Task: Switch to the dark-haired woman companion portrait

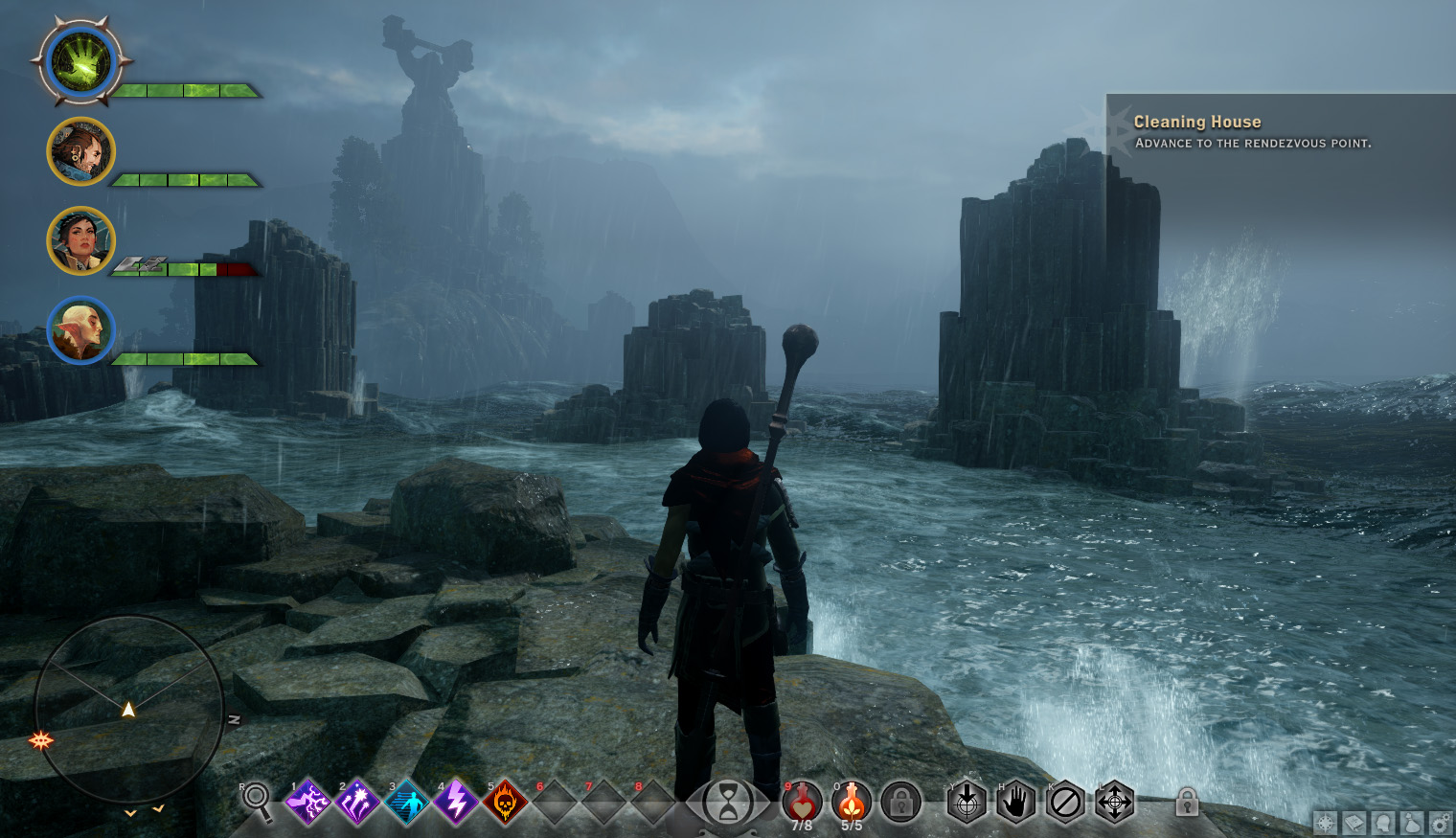Action: pyautogui.click(x=80, y=240)
